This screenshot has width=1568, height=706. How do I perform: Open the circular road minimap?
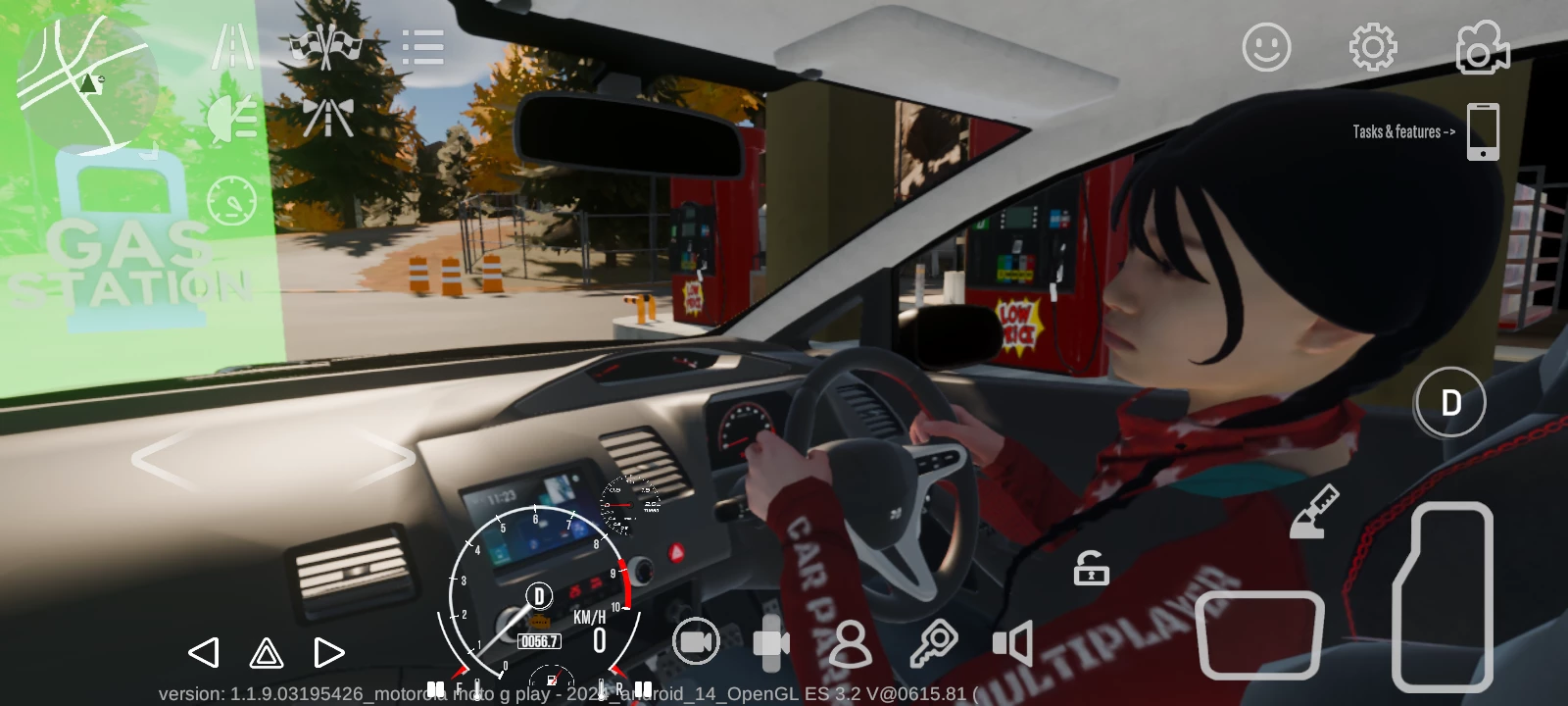pyautogui.click(x=86, y=78)
